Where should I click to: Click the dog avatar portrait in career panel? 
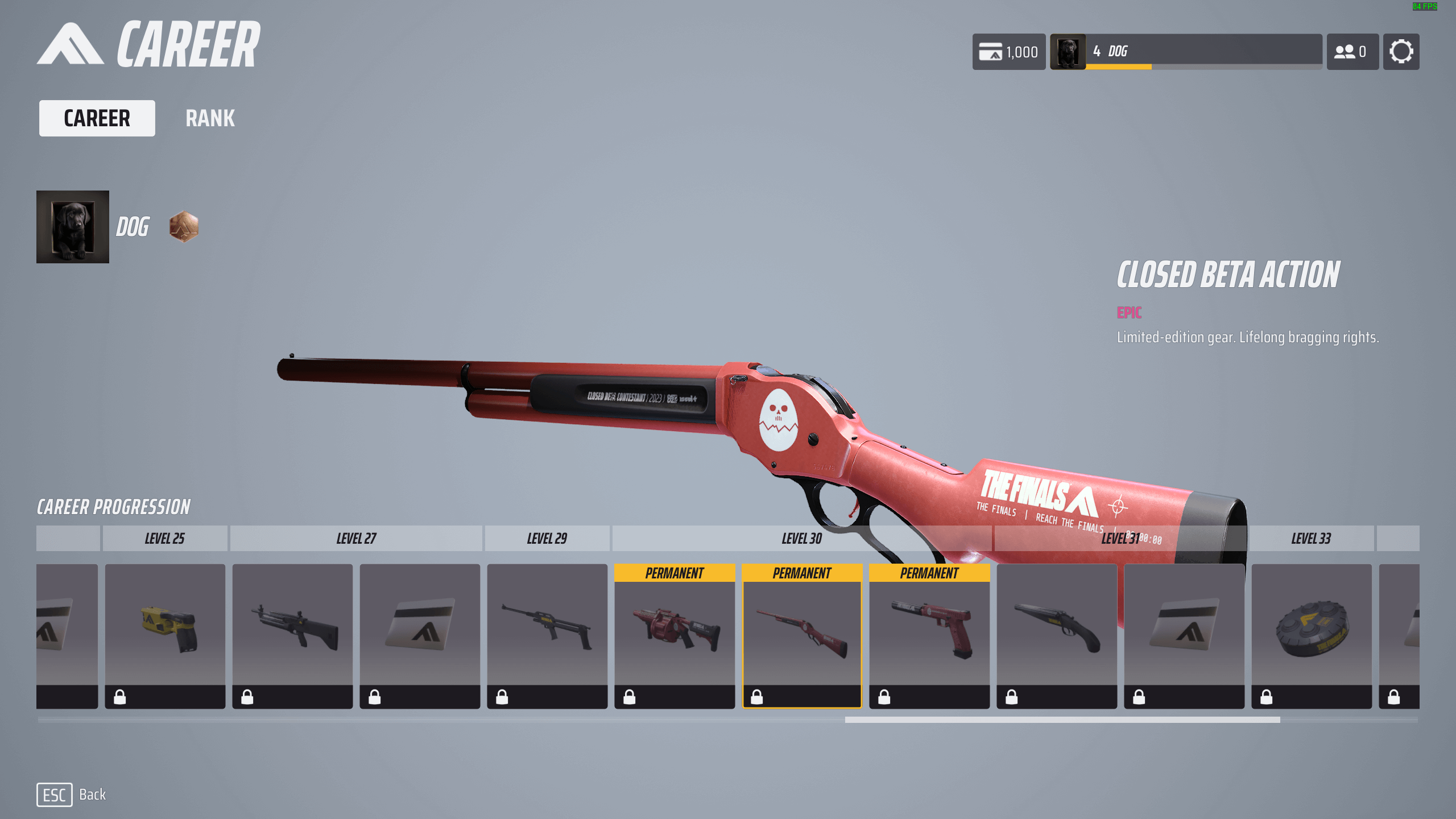tap(73, 227)
